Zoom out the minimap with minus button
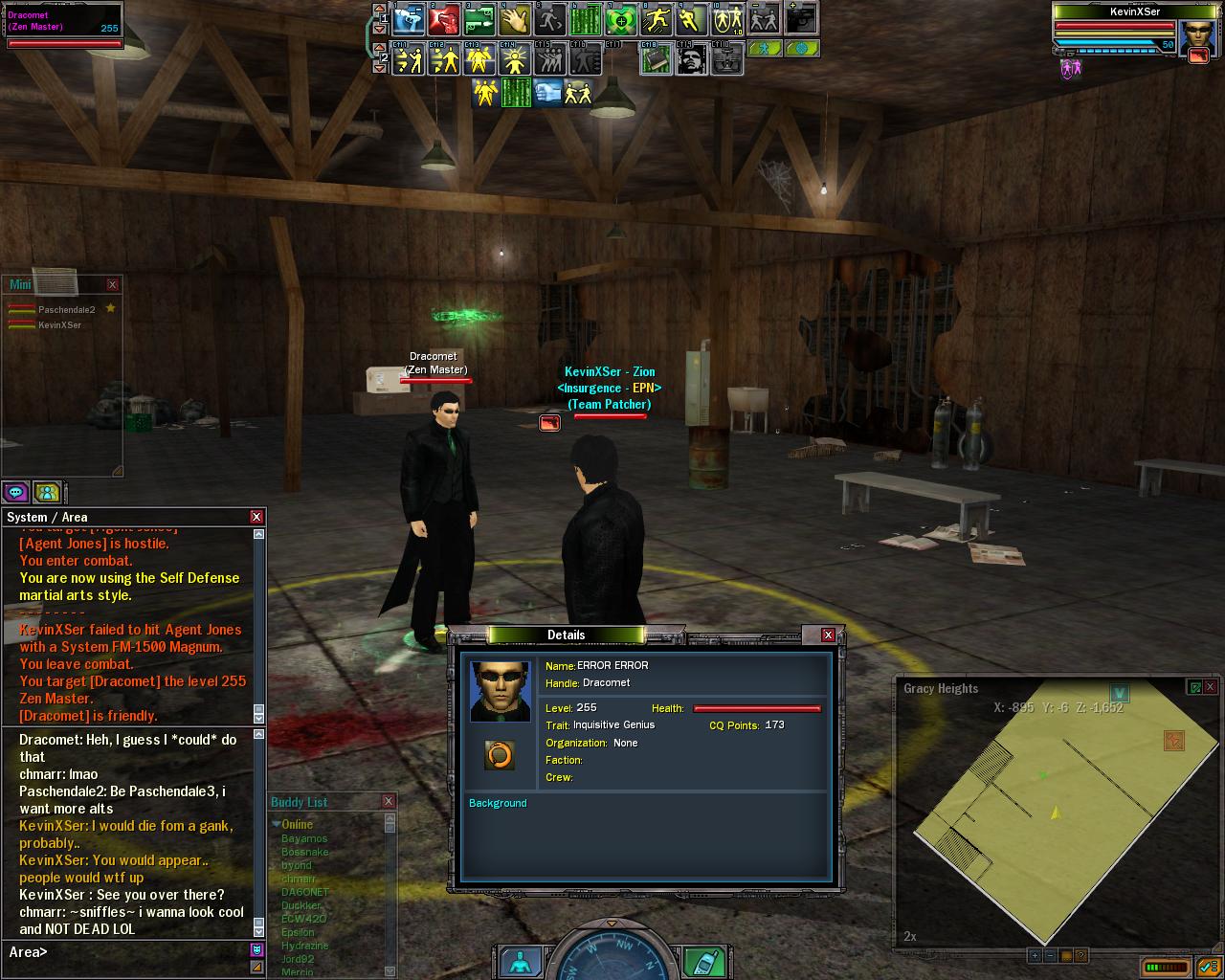Screen dimensions: 1225x980 coord(1050,955)
